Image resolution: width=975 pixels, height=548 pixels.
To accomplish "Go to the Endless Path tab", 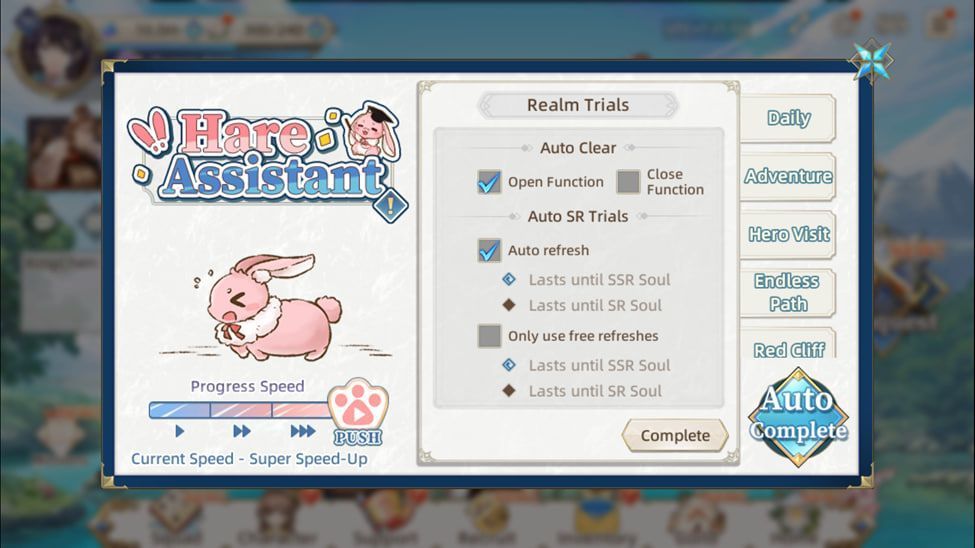I will [x=787, y=293].
